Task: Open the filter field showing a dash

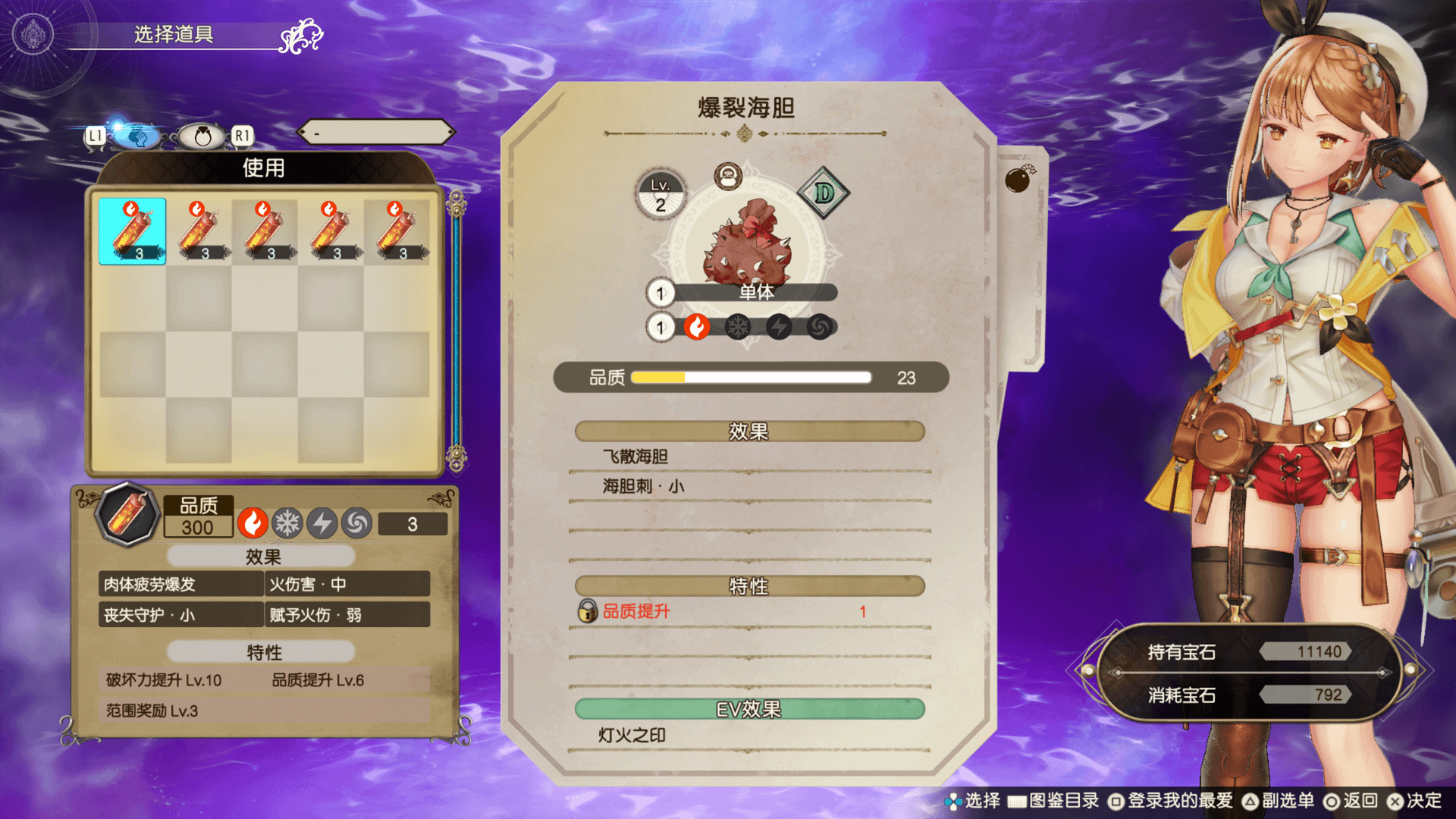Action: tap(376, 133)
